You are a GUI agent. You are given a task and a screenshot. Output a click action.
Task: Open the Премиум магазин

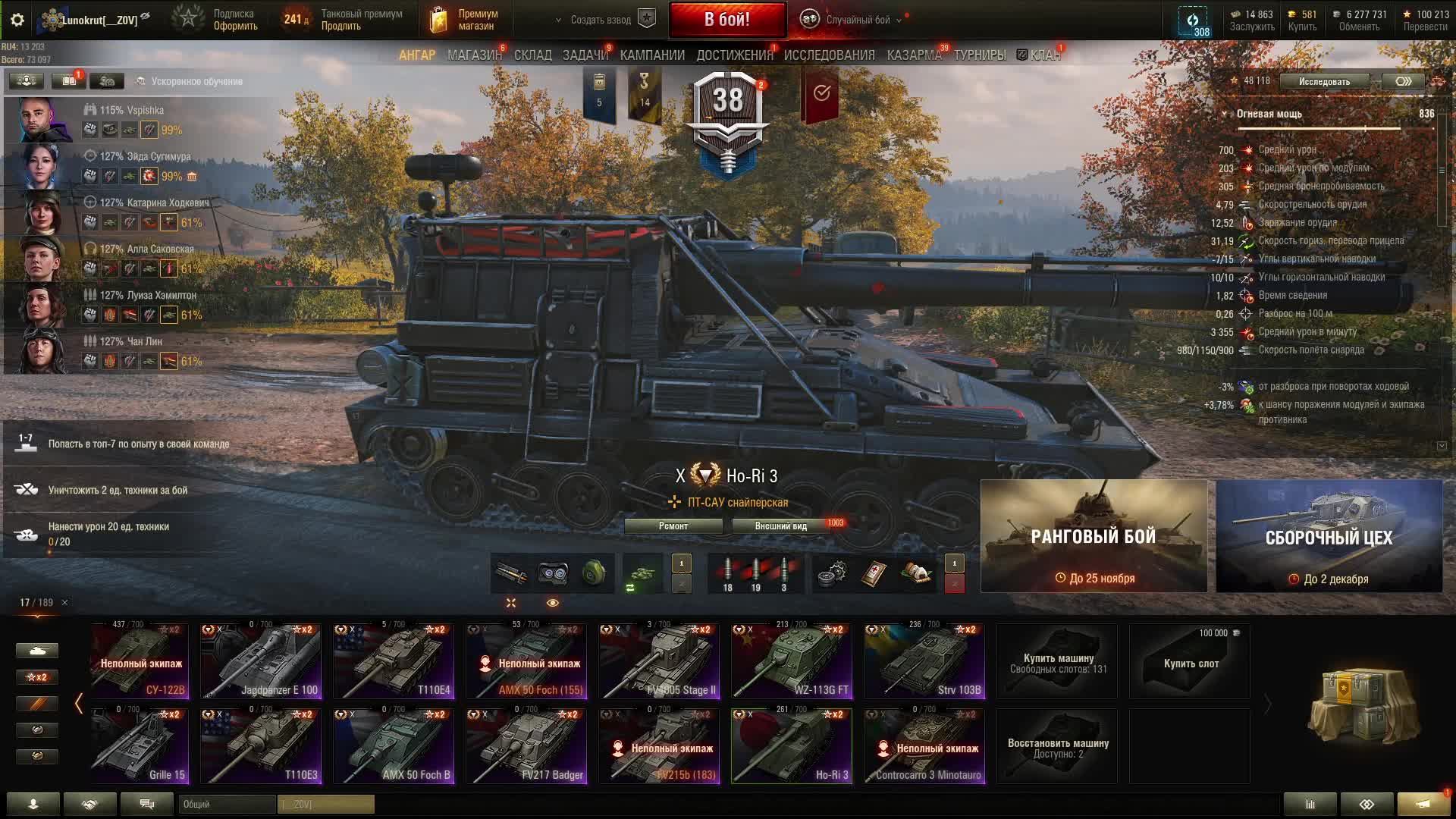(x=465, y=20)
